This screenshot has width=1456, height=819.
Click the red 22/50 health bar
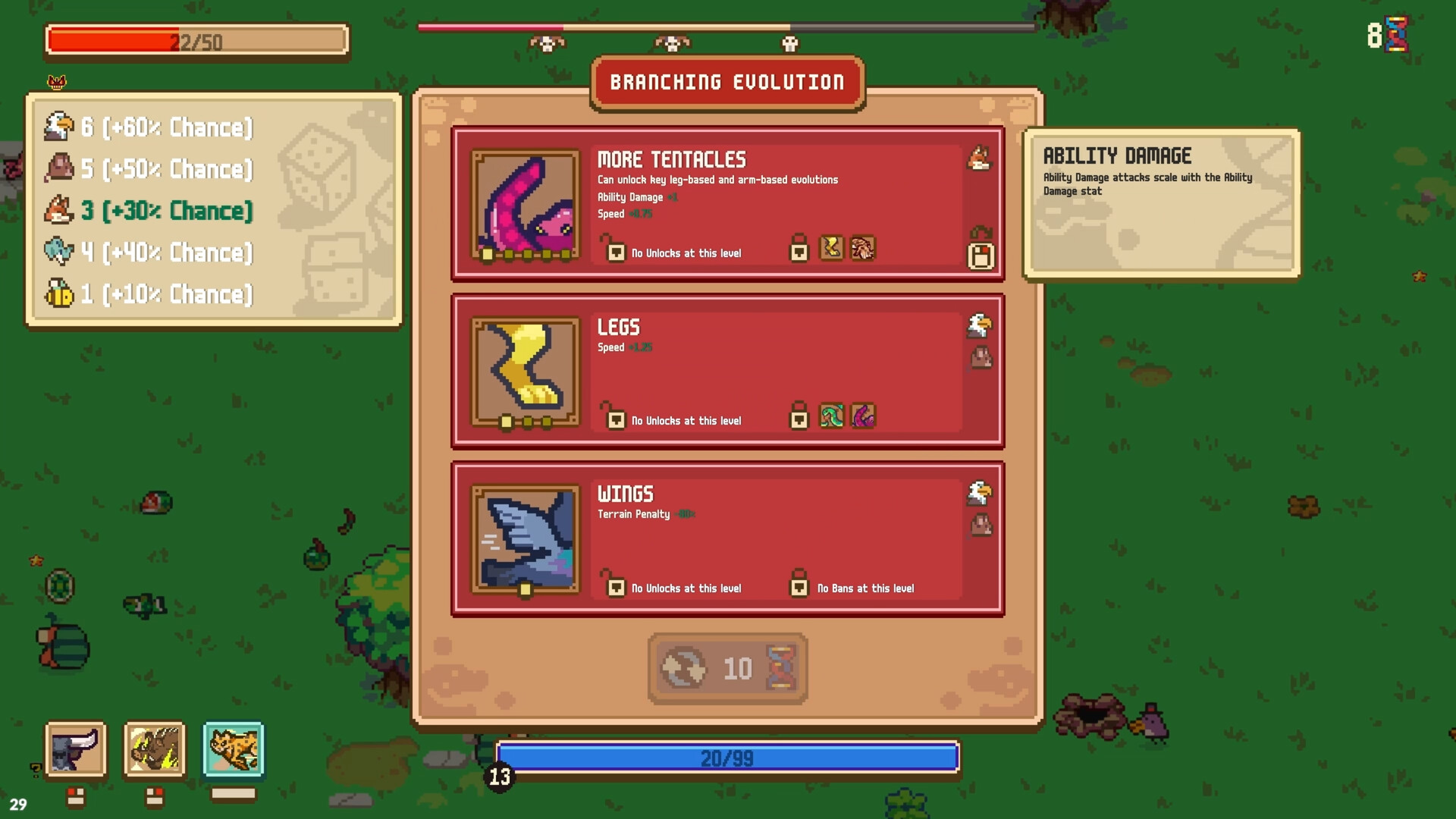point(196,42)
